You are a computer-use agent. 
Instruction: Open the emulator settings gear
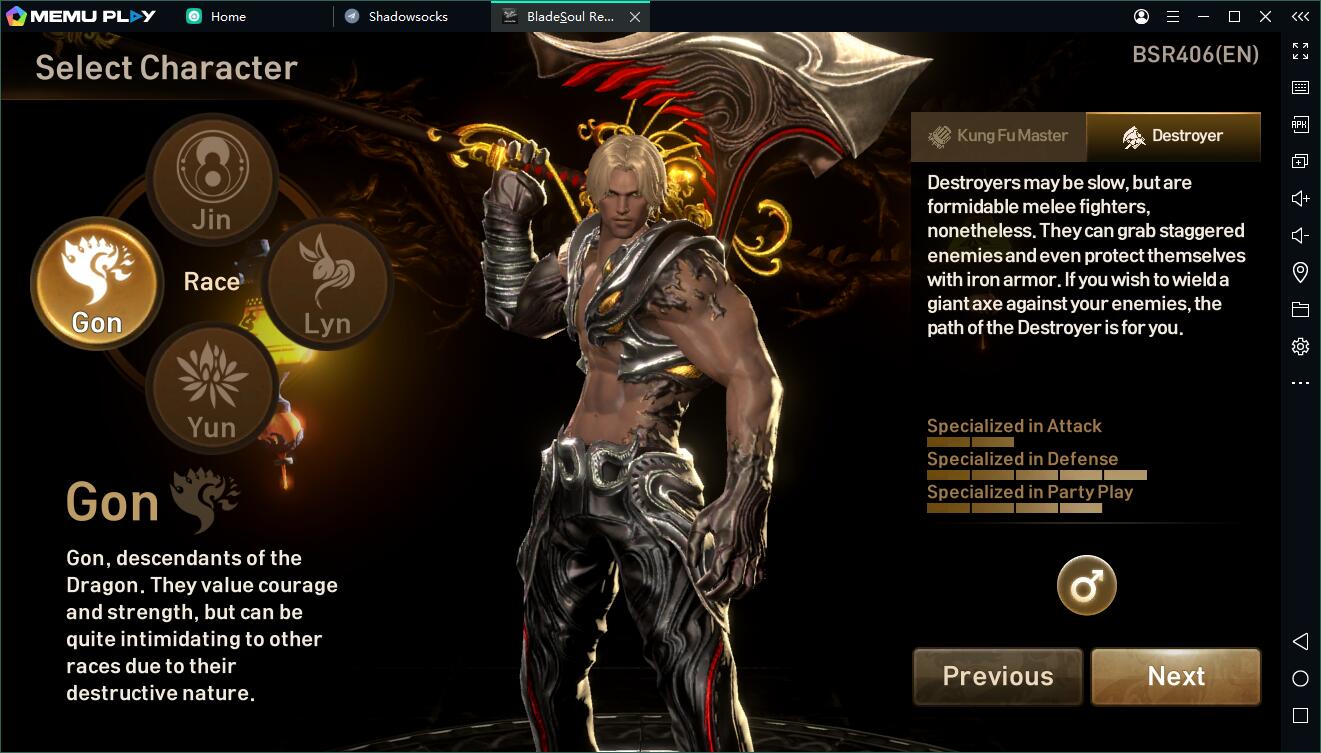click(x=1300, y=346)
